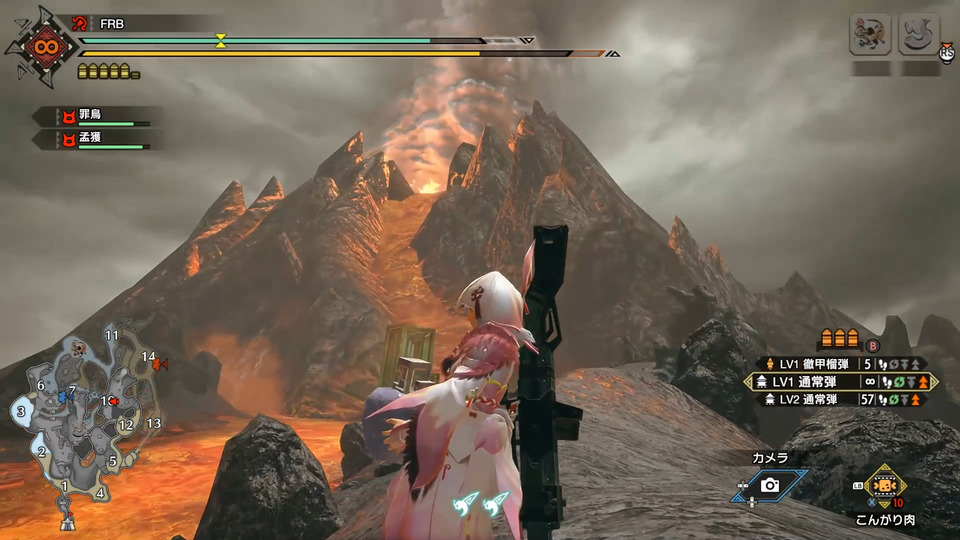Screen dimensions: 960x540
Task: Select area 3 on the minimap
Action: coord(20,411)
